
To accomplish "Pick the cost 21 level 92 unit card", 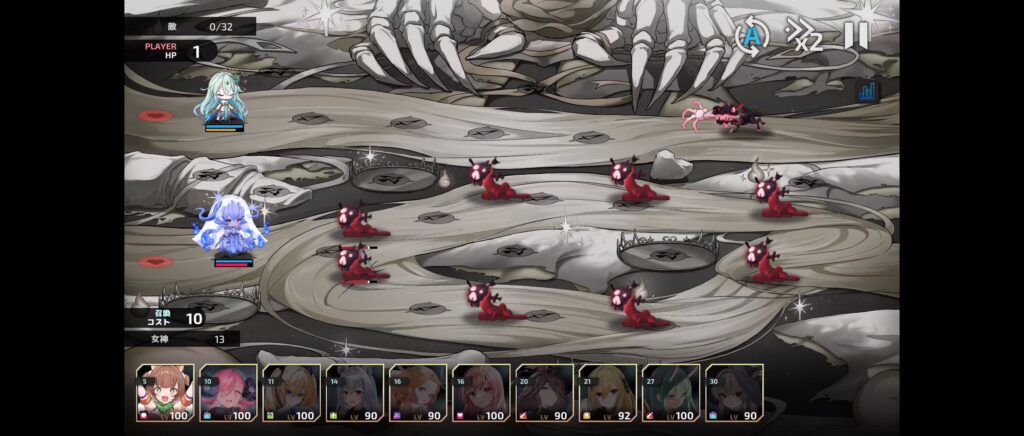I will click(608, 392).
